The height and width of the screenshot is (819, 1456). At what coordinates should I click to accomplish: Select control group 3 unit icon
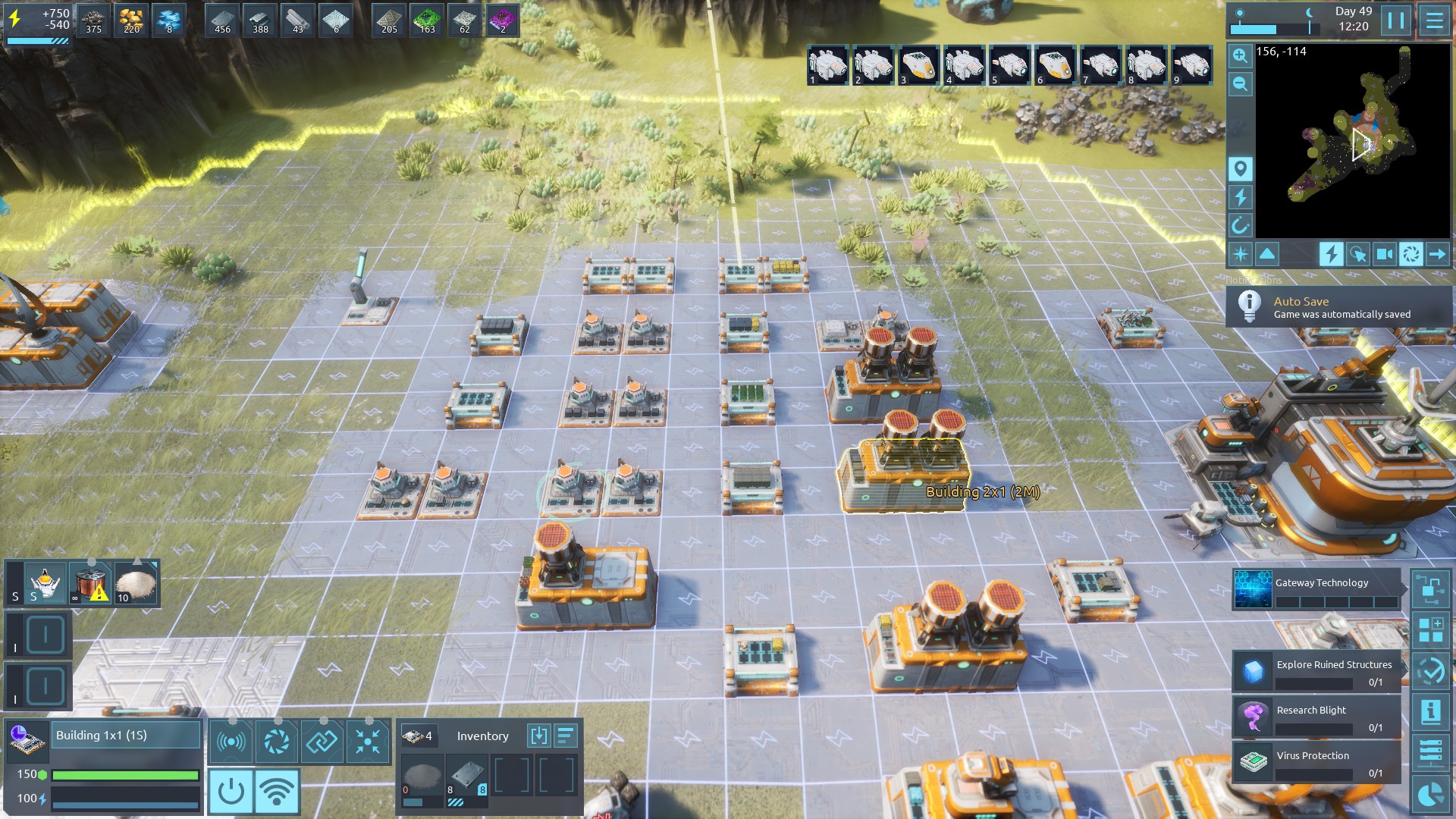click(918, 65)
